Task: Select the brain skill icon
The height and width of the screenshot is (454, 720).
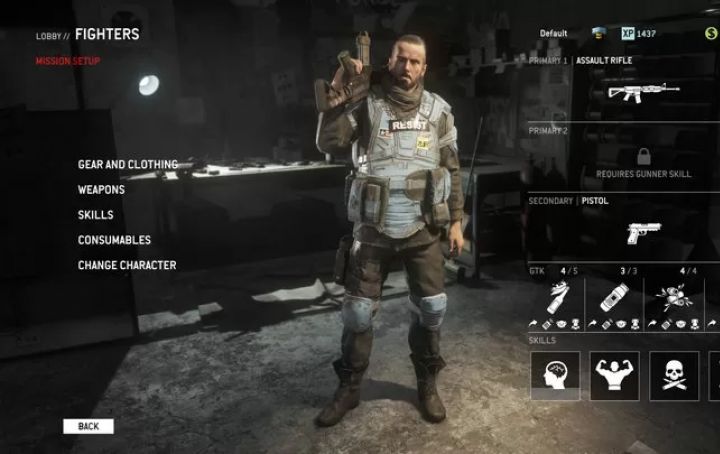Action: click(555, 376)
